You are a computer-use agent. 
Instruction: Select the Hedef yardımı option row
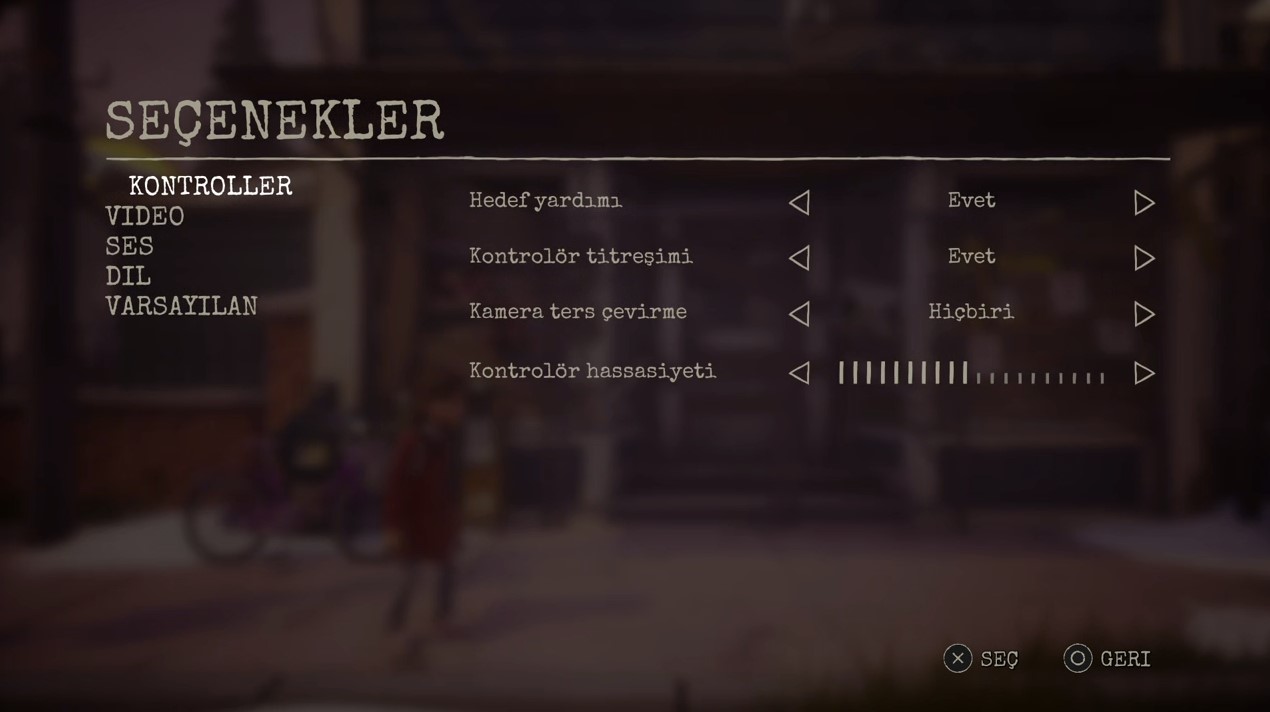pos(546,201)
